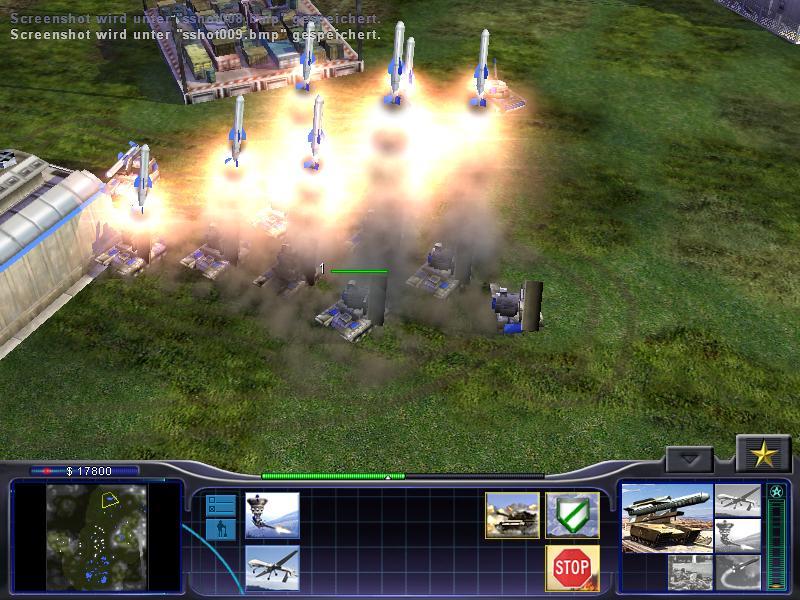Hit the red STOP command button
800x600 pixels.
click(572, 568)
